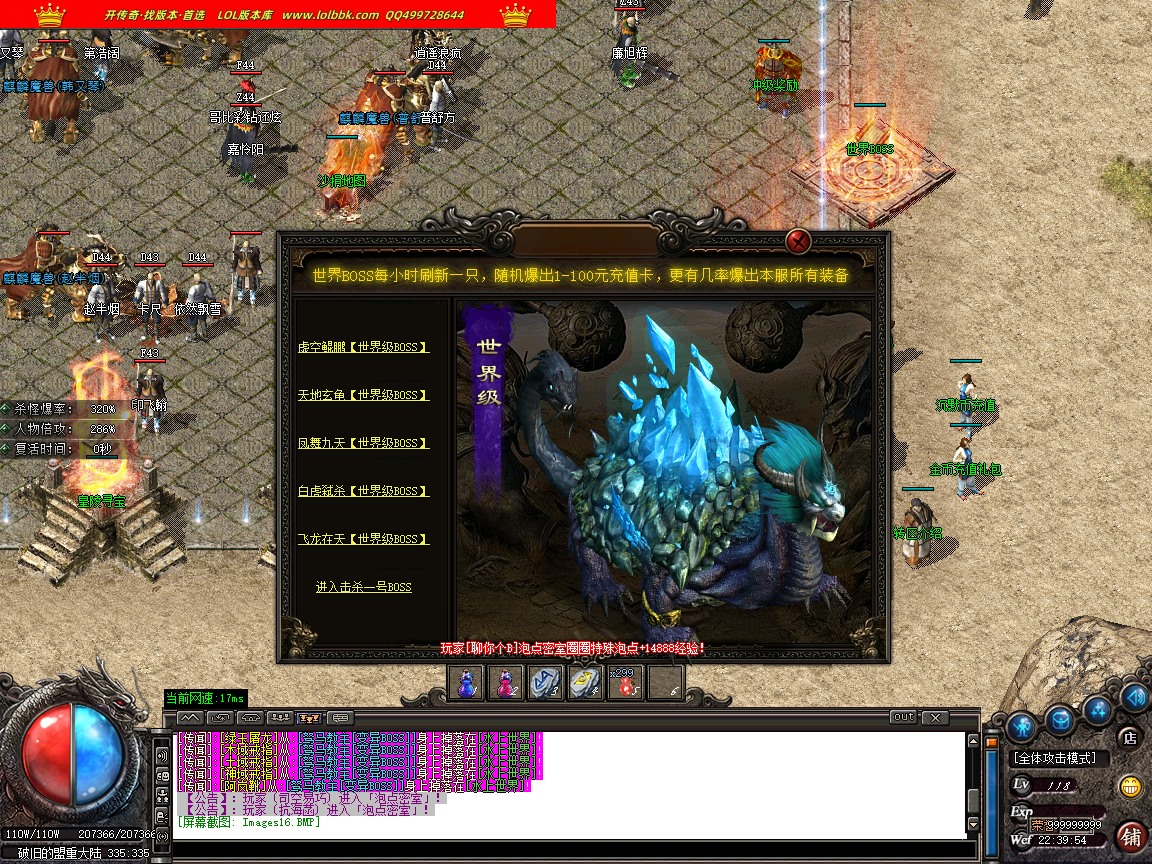Open the 凤舞九天 world boss entry

pos(363,443)
